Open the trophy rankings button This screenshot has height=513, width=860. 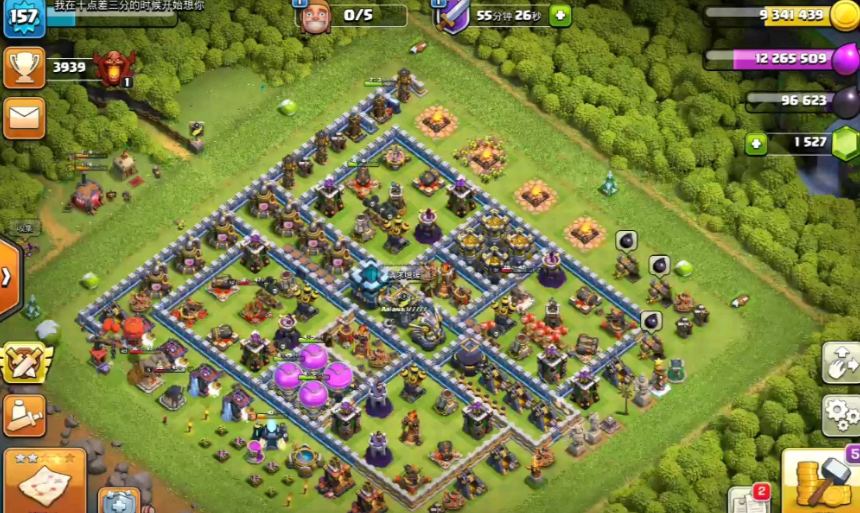24,67
